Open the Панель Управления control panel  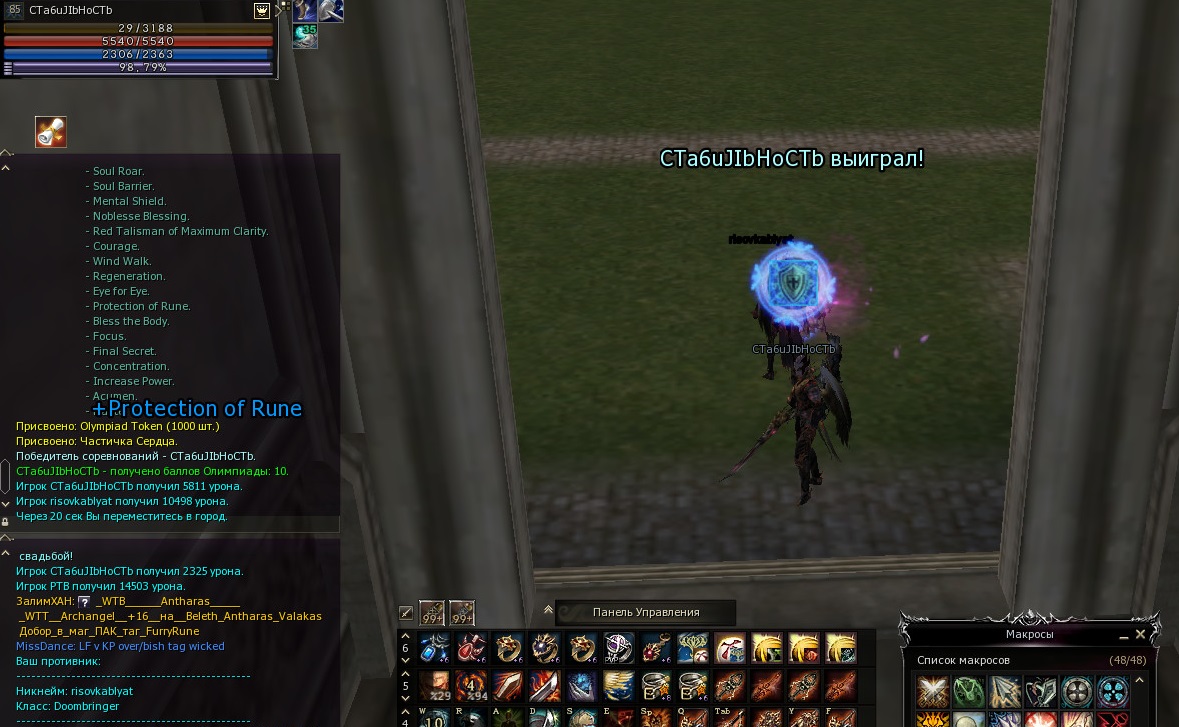click(x=646, y=612)
